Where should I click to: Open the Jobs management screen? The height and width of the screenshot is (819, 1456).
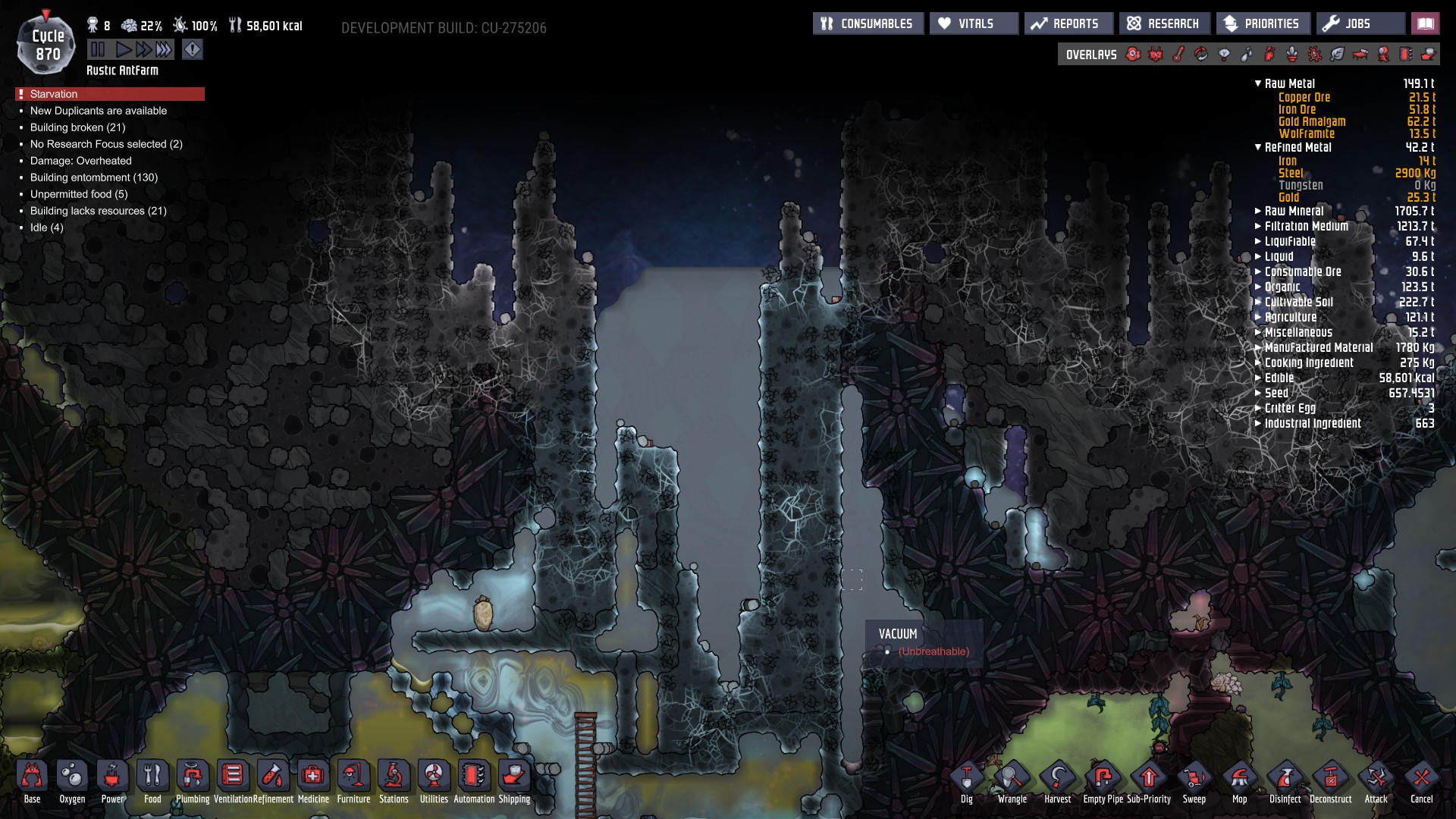[x=1359, y=24]
